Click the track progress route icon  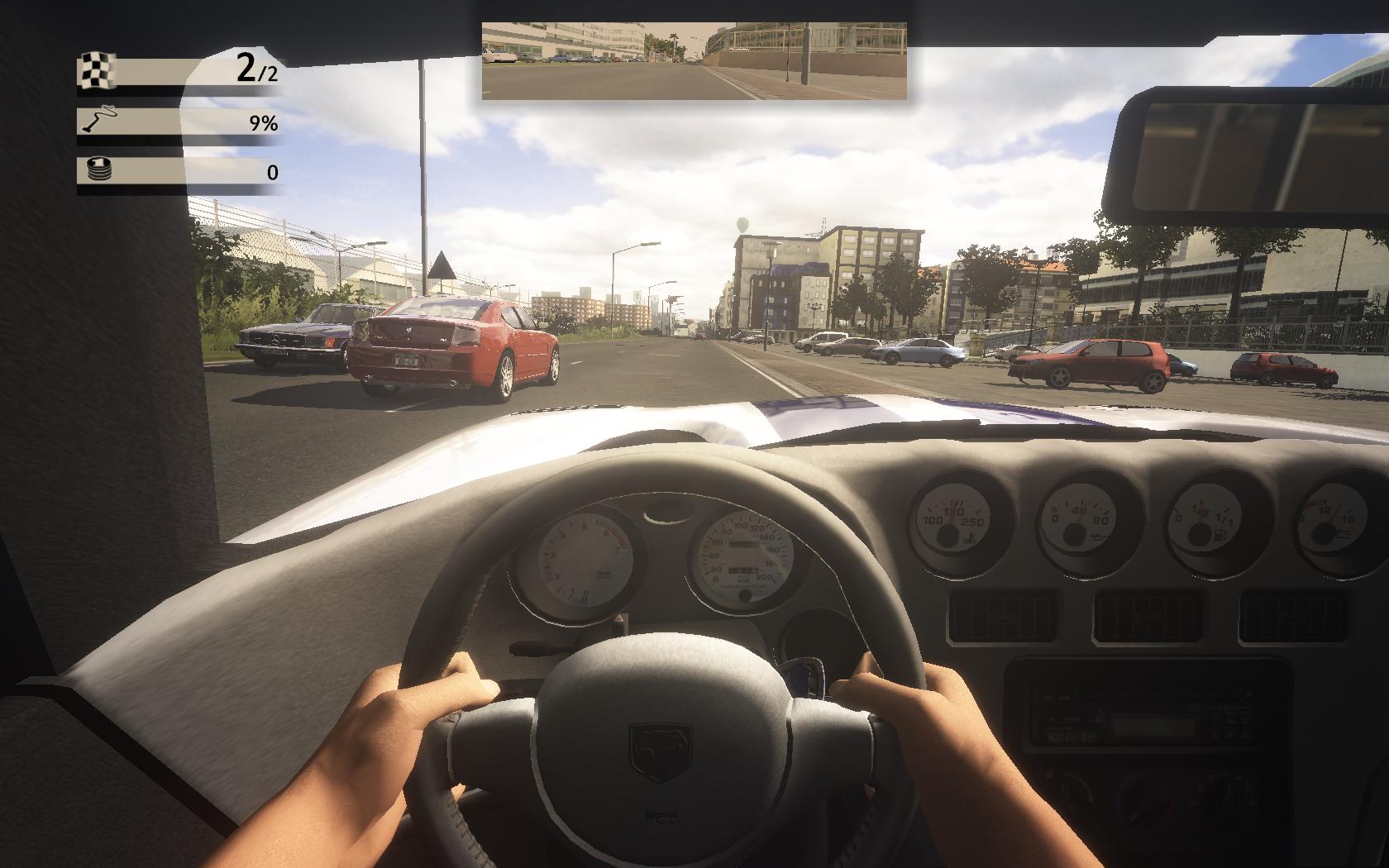(x=97, y=122)
